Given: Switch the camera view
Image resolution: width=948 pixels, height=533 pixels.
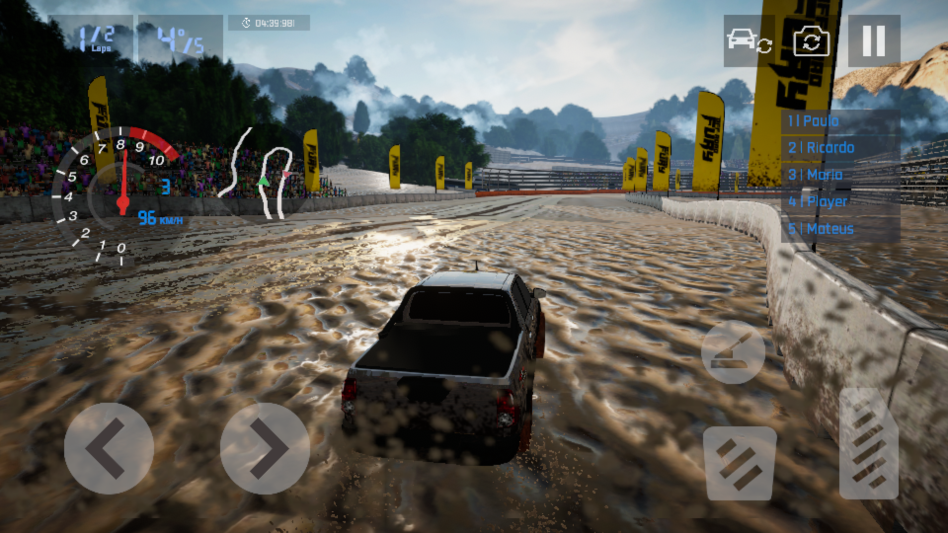Looking at the screenshot, I should [x=811, y=41].
